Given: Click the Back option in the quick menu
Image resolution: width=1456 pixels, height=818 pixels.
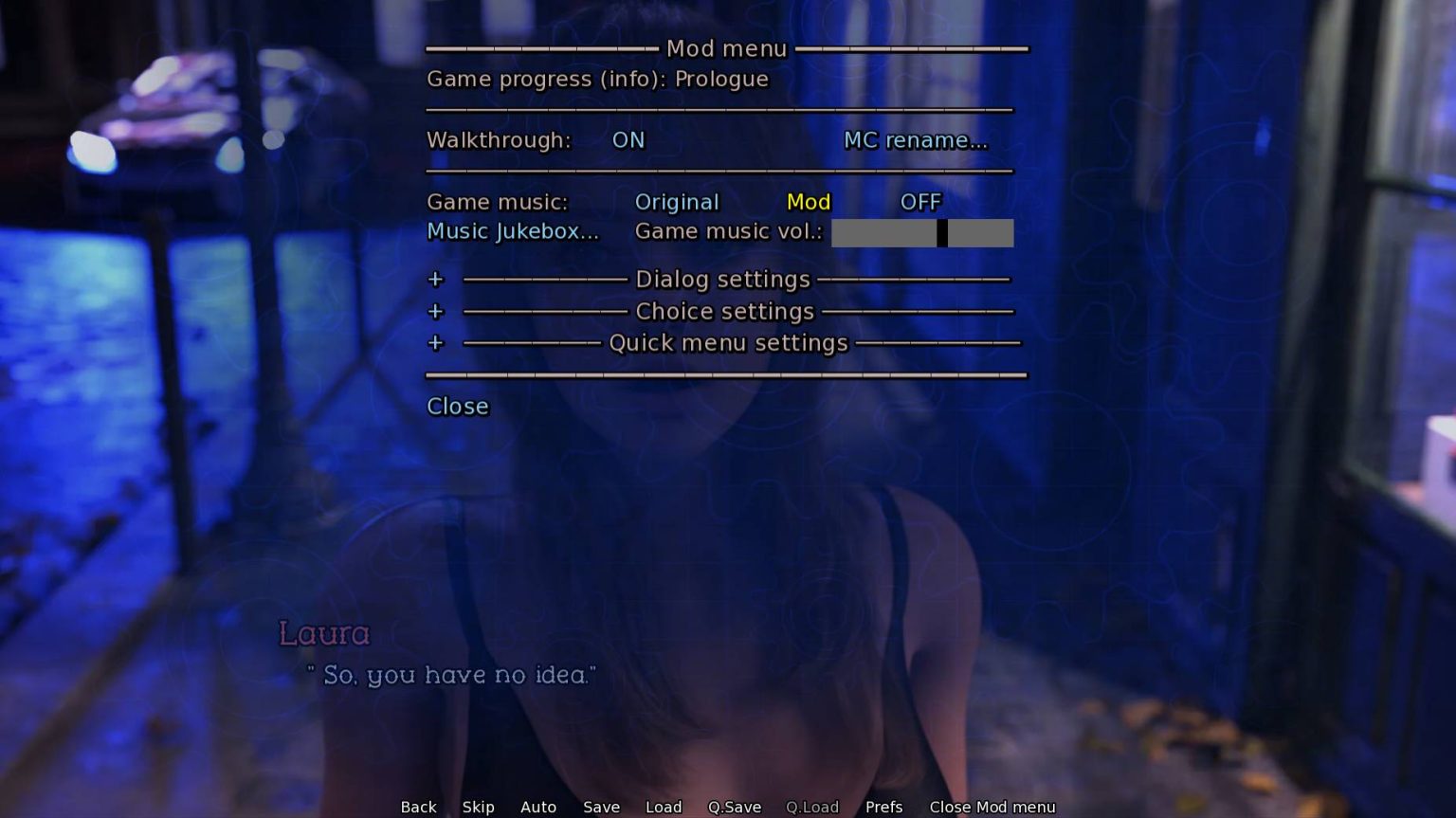Looking at the screenshot, I should click(418, 807).
